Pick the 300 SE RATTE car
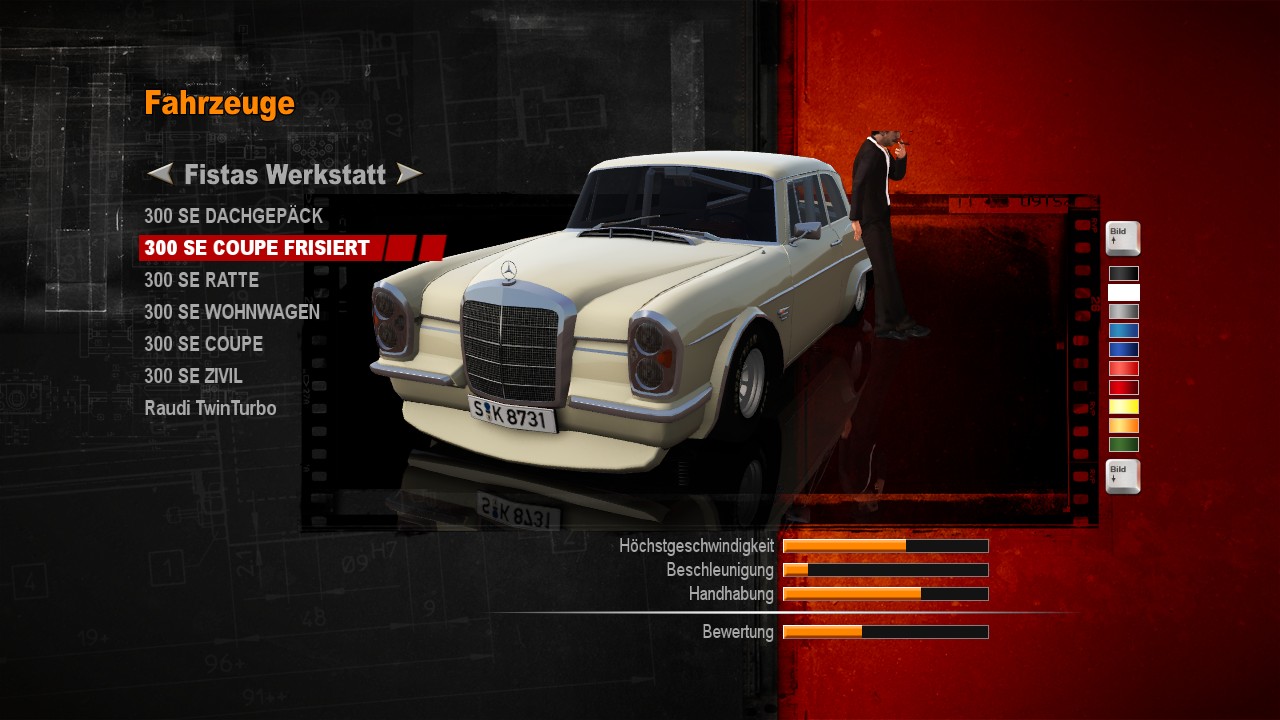Viewport: 1280px width, 720px height. tap(201, 280)
